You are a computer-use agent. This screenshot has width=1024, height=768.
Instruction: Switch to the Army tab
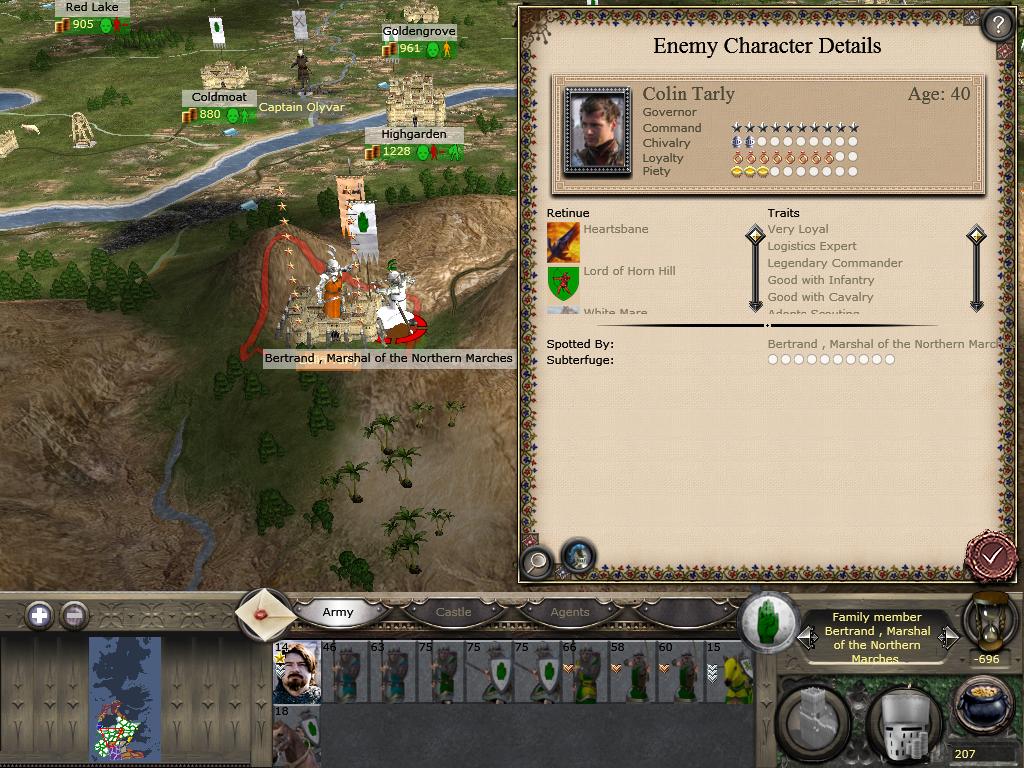point(338,612)
